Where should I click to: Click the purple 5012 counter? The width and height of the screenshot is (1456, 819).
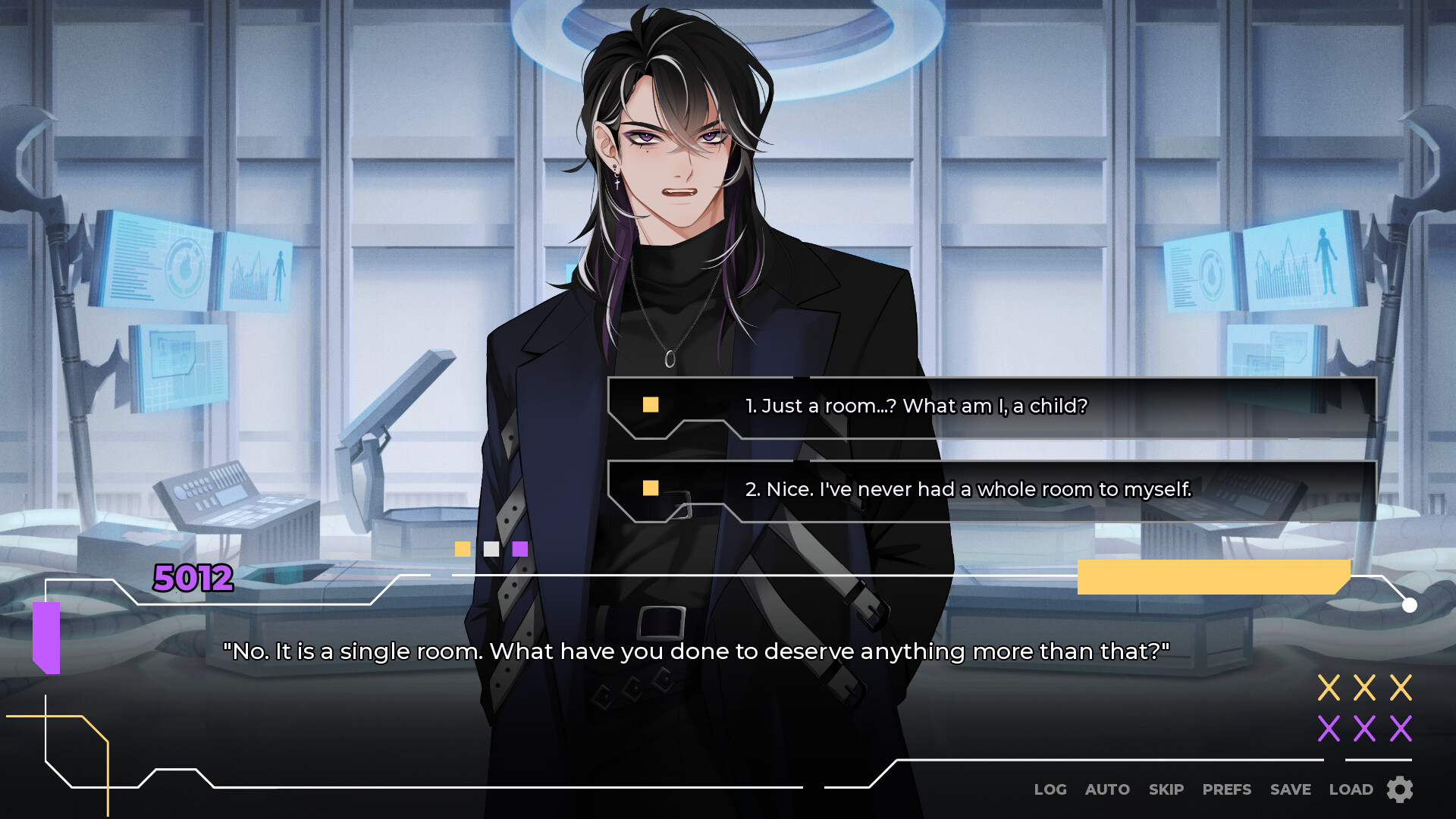click(192, 579)
